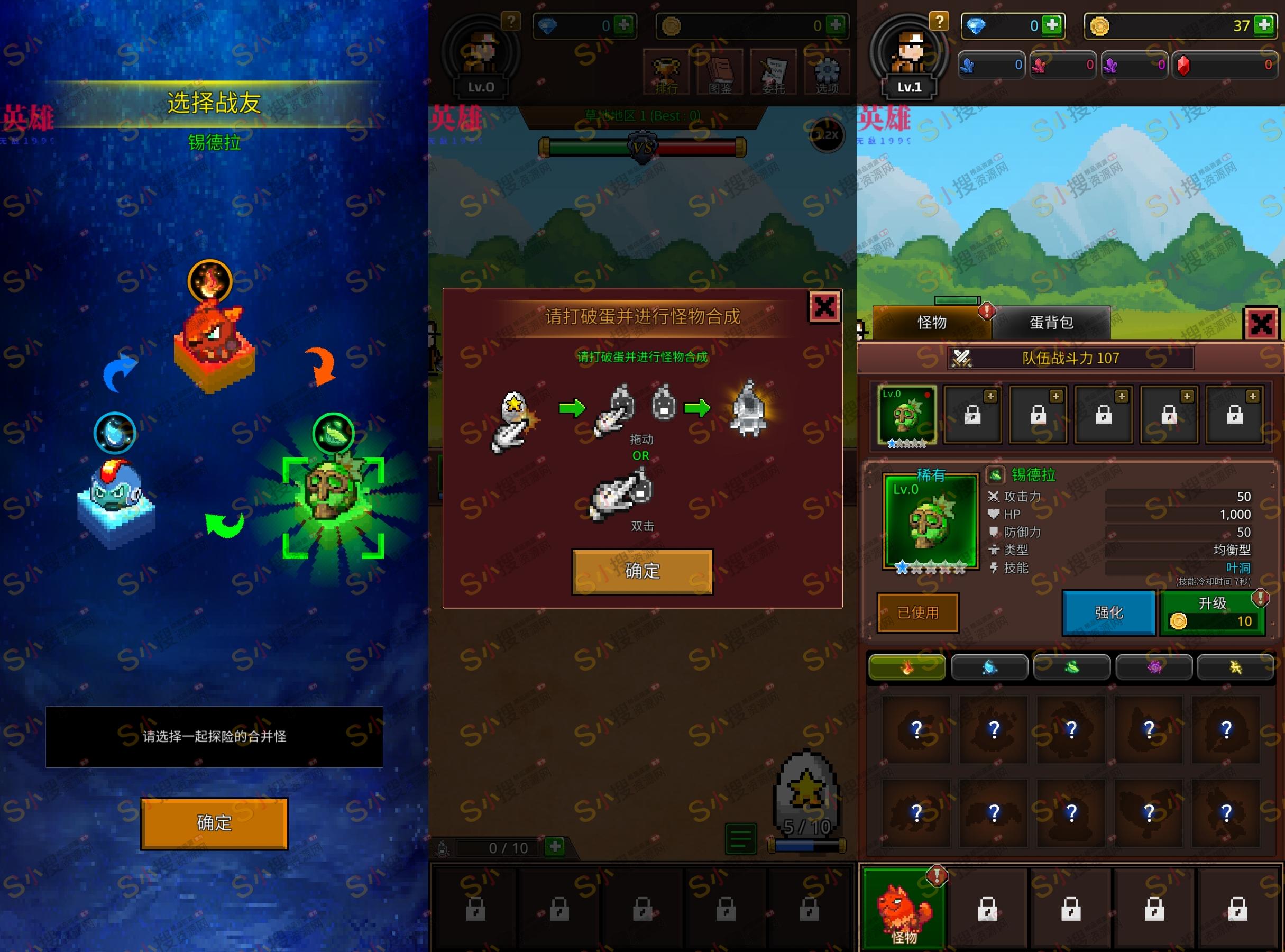Open the bottom 怪物 menu with red cat
Screen dimensions: 1285x952
pos(904,909)
